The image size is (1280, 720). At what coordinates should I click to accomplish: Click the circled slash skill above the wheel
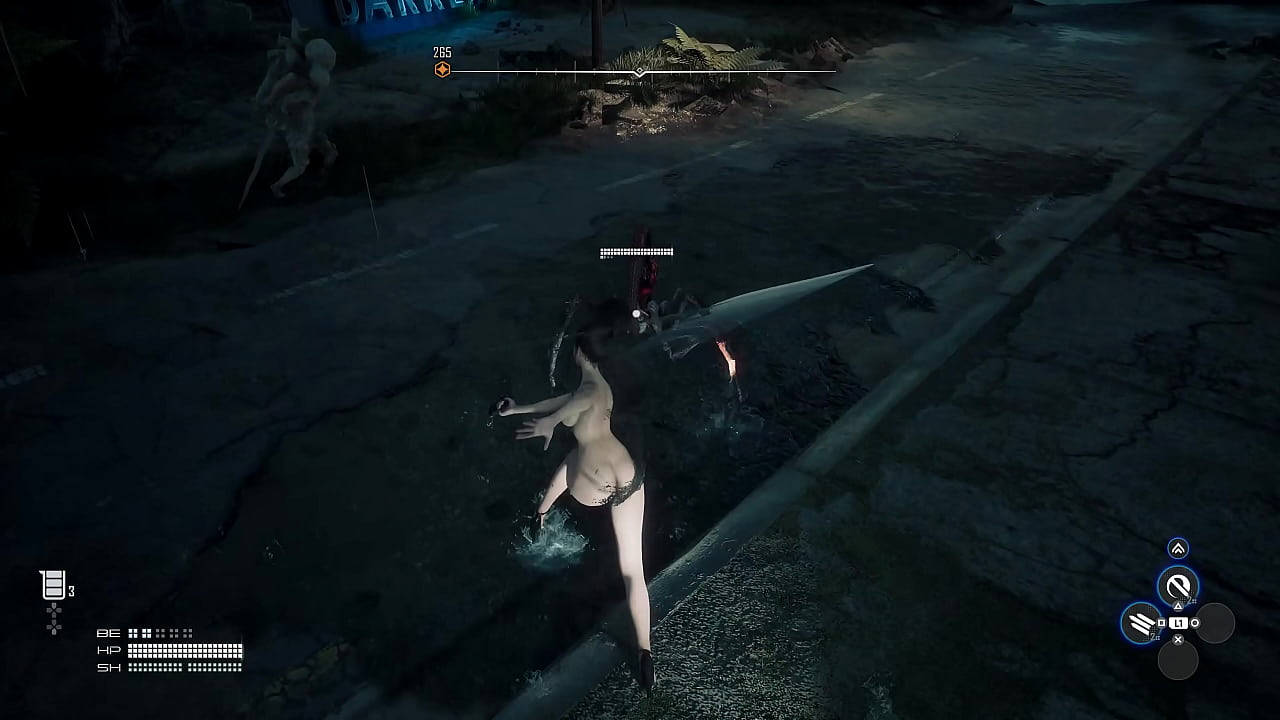point(1176,585)
